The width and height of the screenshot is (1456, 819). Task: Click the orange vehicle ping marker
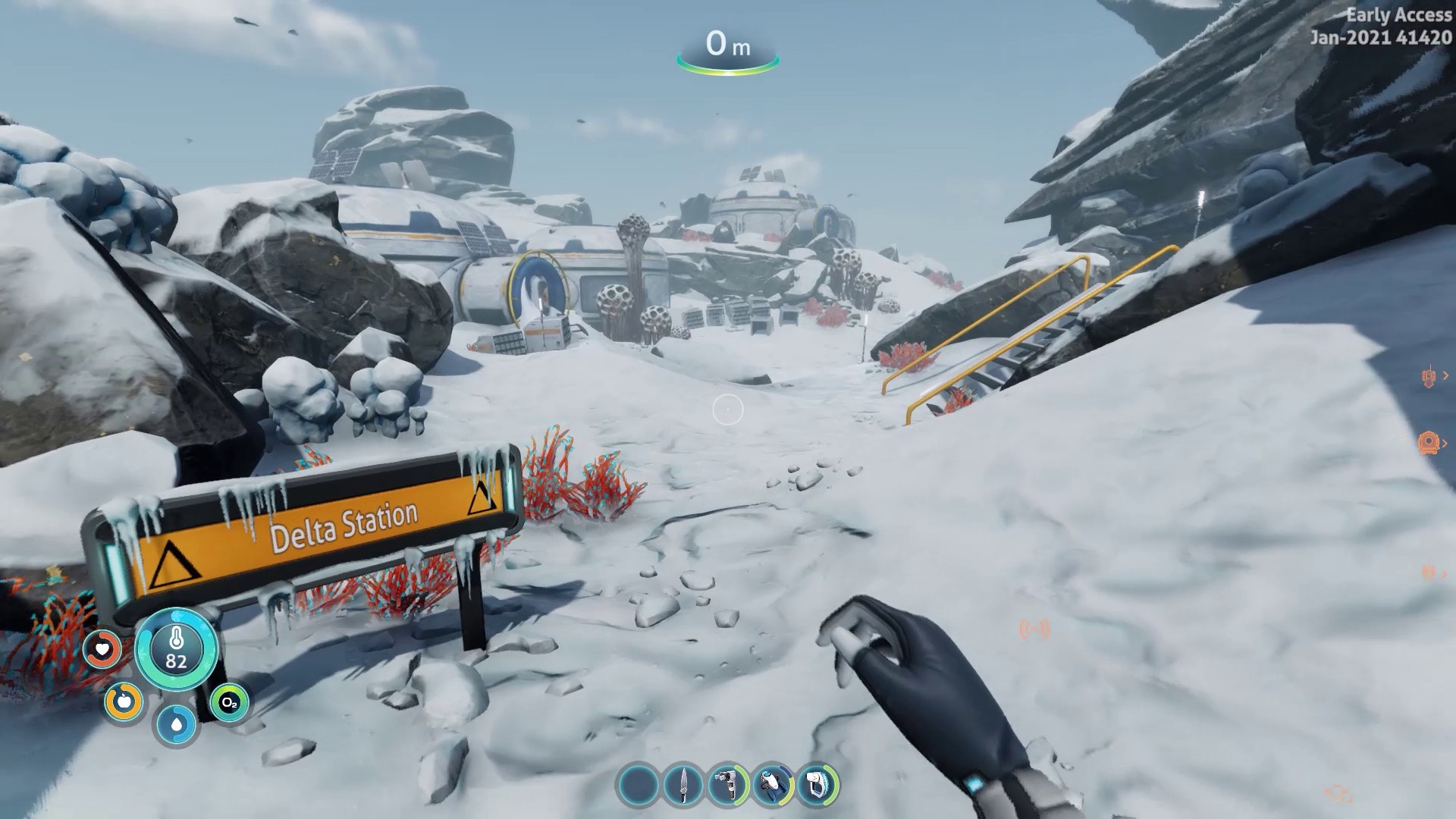click(x=1429, y=376)
